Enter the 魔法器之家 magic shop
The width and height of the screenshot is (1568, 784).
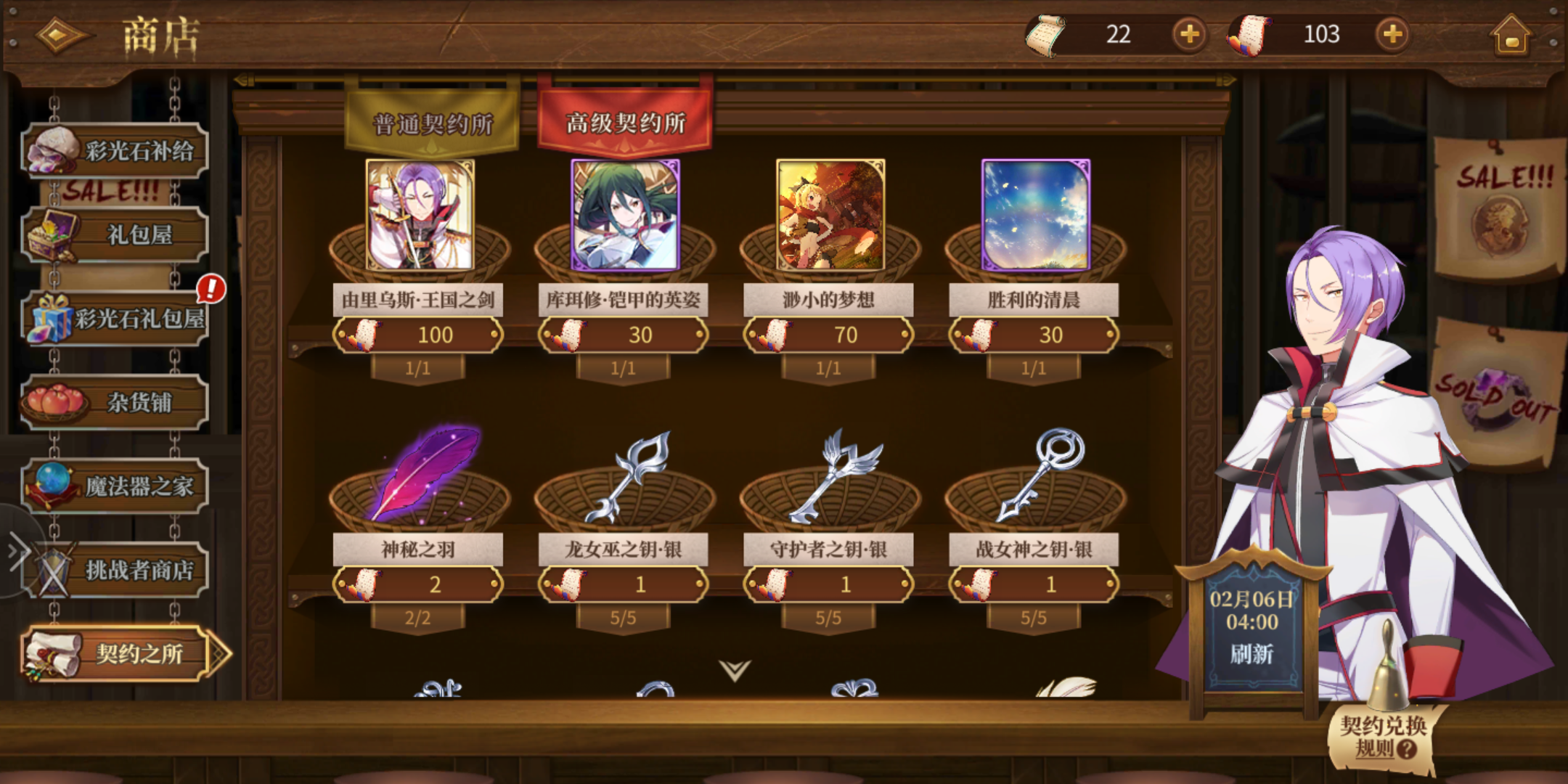[116, 486]
